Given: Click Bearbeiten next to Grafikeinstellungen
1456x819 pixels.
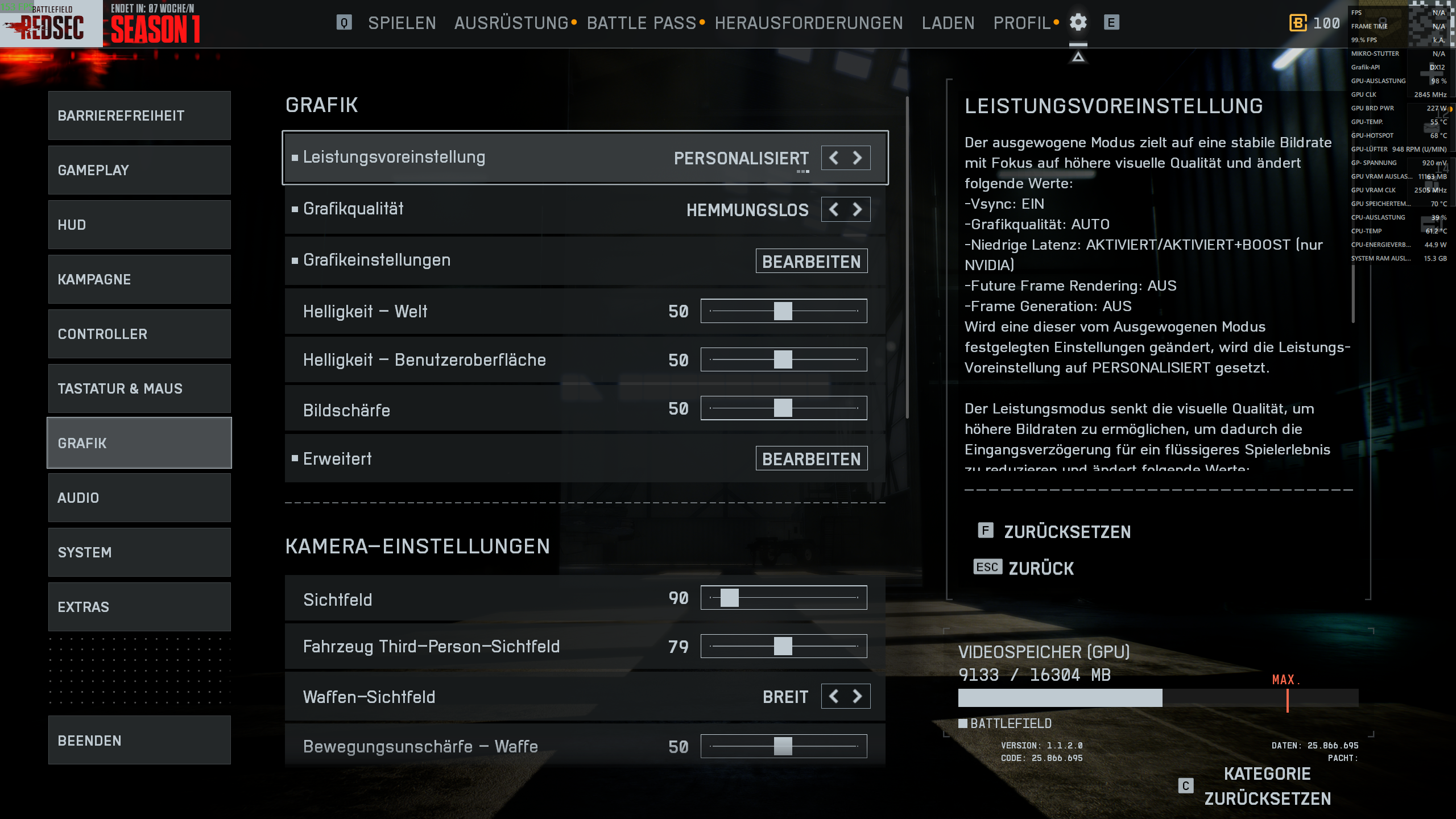Looking at the screenshot, I should click(812, 261).
